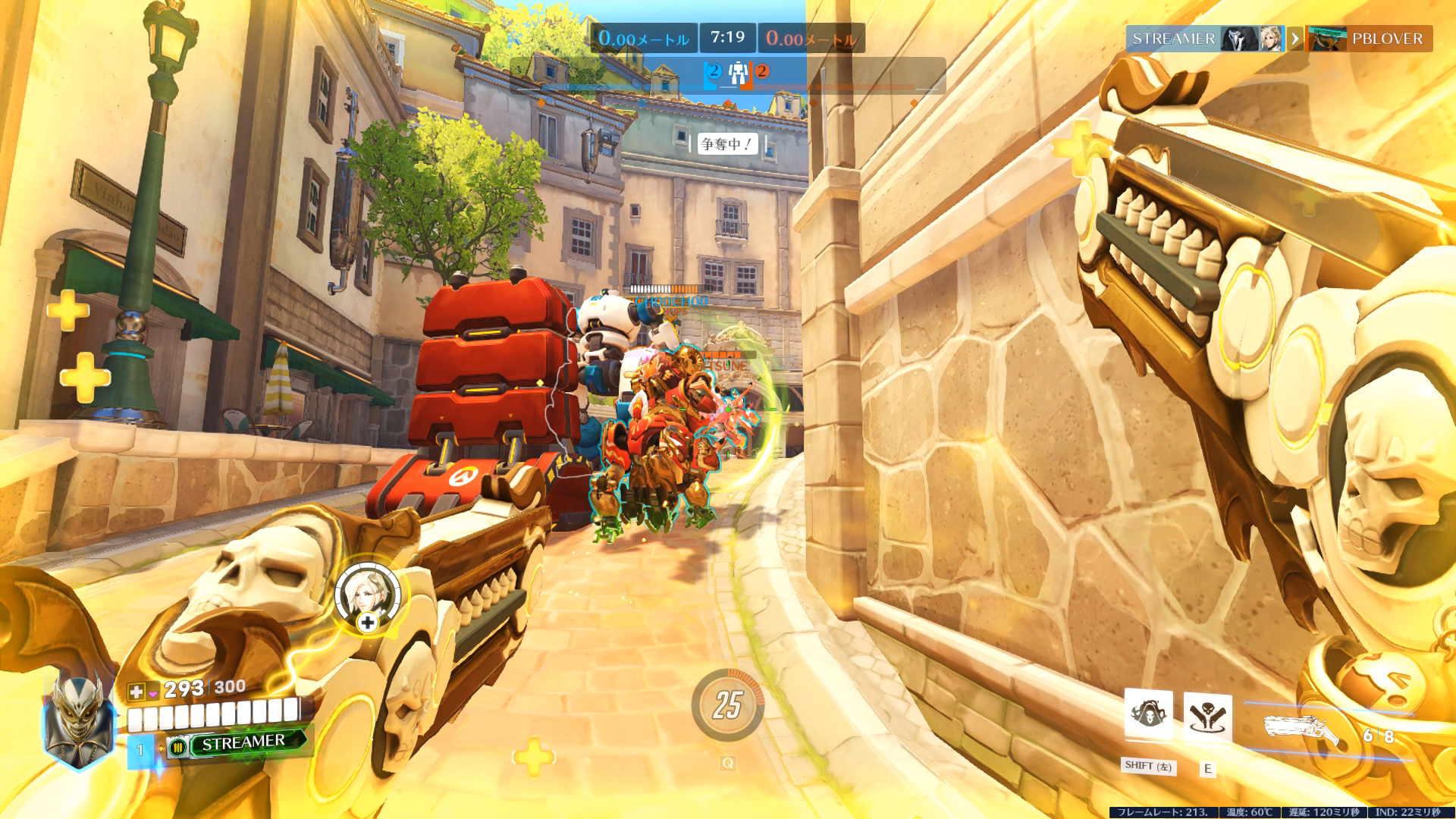Screen dimensions: 1456x819
Task: Click the ultimate charge meter showing 25
Action: coord(727,705)
